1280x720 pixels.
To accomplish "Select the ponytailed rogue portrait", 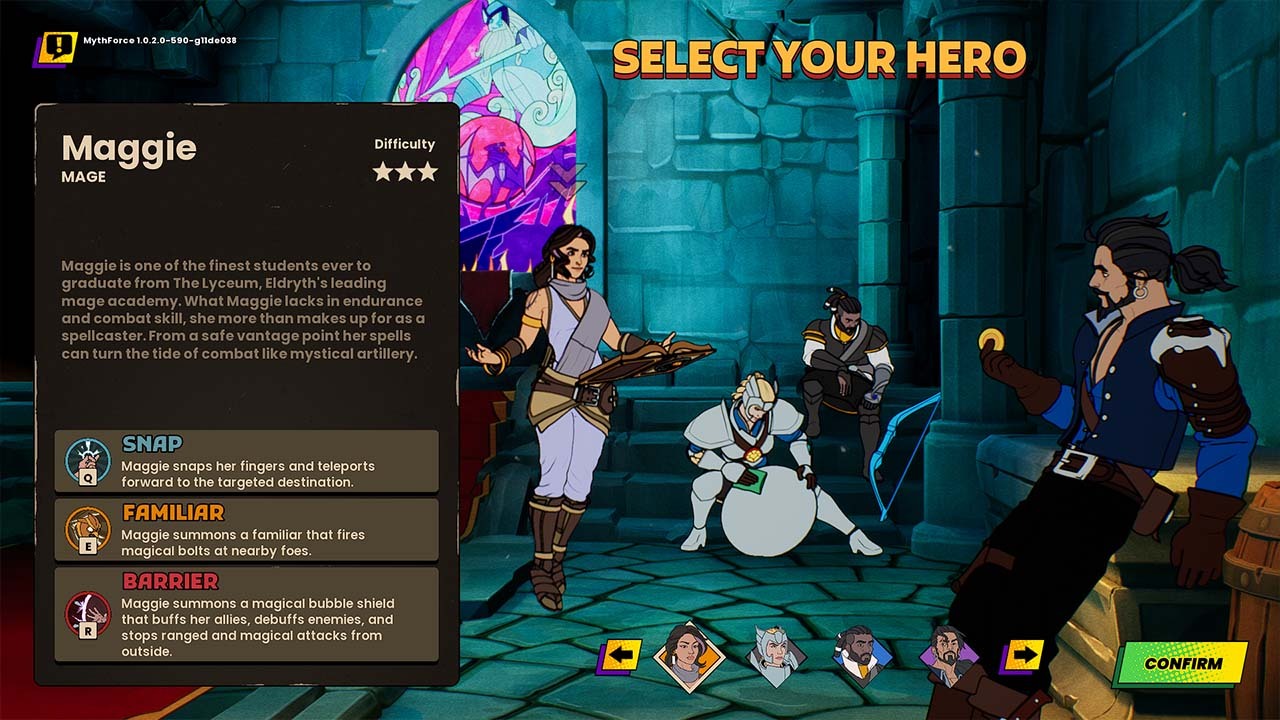I will [946, 655].
